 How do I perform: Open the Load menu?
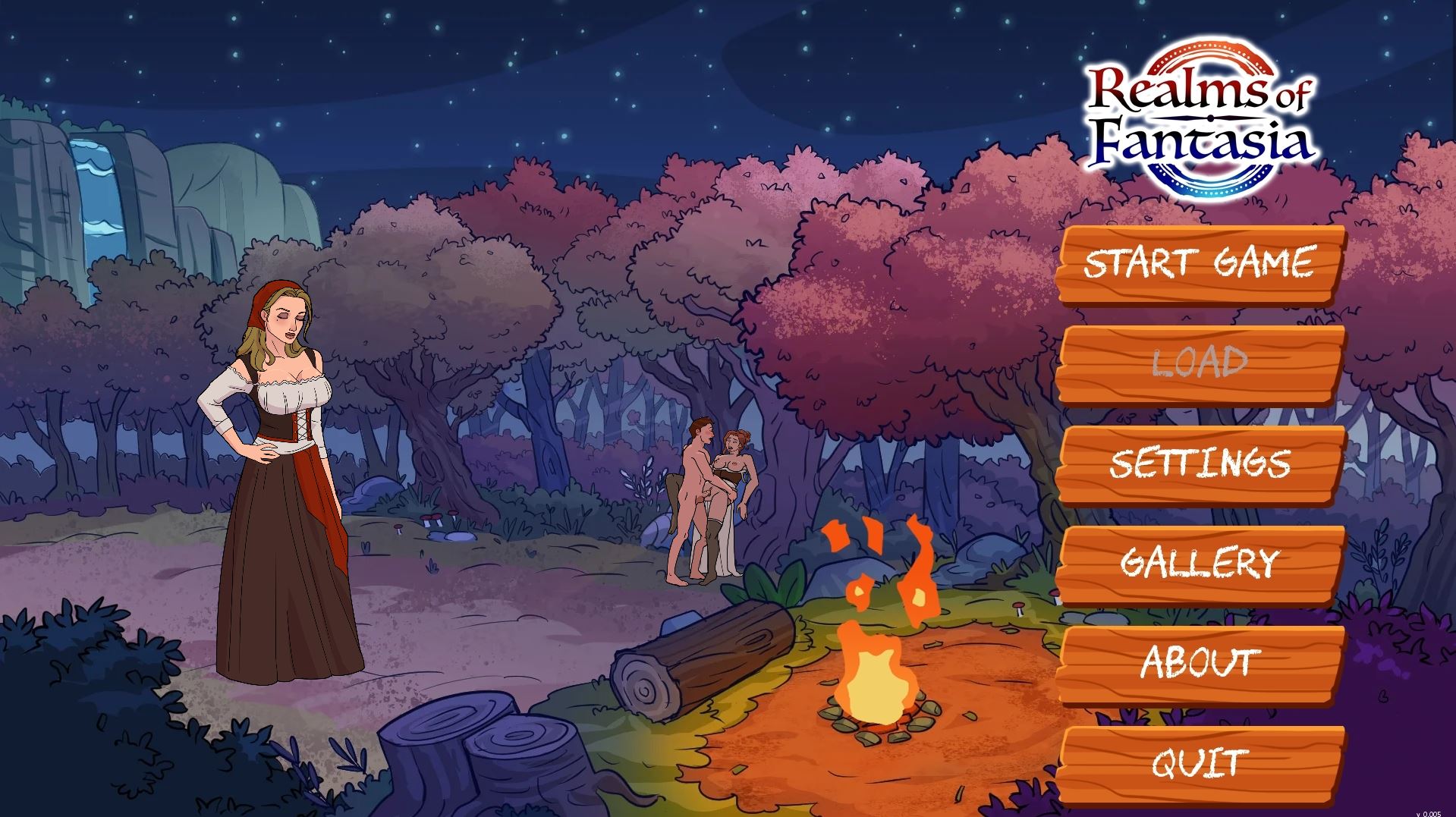(1200, 363)
